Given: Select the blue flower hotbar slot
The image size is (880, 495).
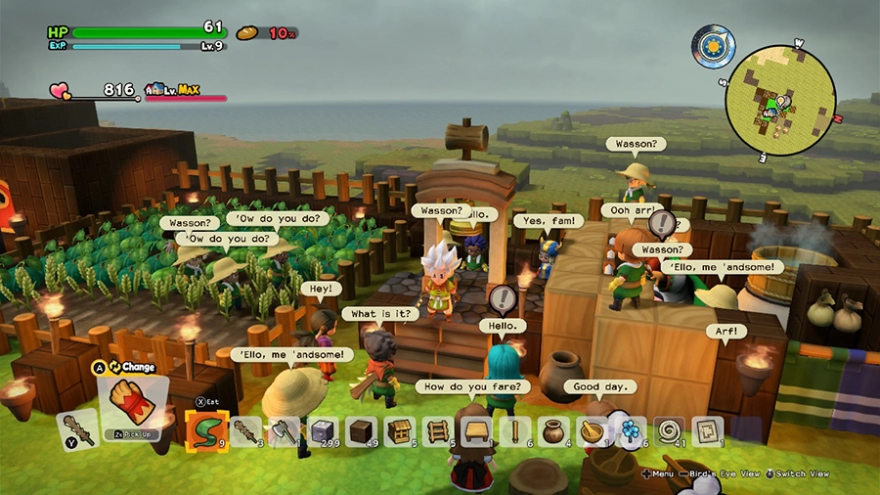Looking at the screenshot, I should (630, 431).
